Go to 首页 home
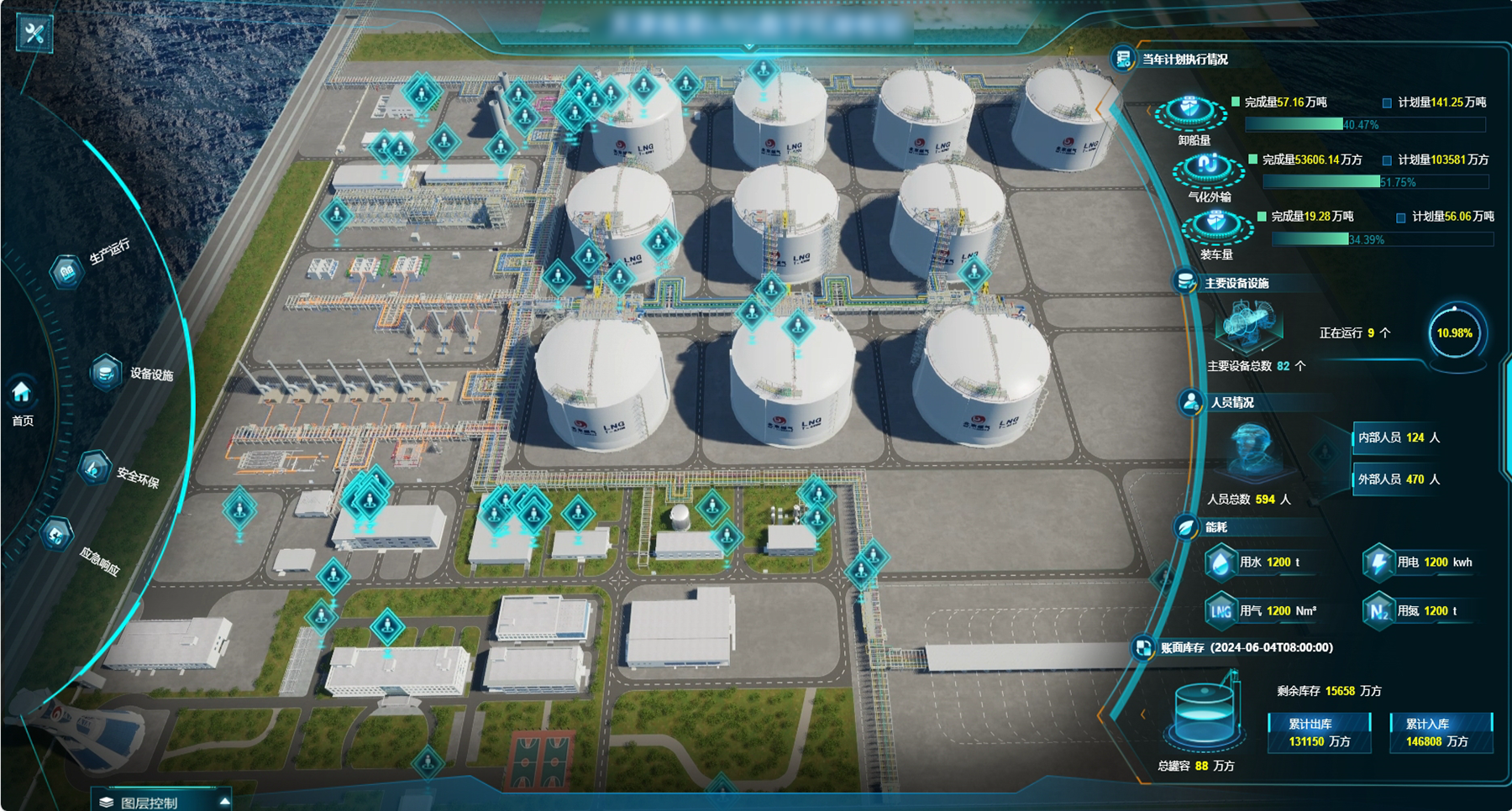This screenshot has width=1512, height=811. 22,400
